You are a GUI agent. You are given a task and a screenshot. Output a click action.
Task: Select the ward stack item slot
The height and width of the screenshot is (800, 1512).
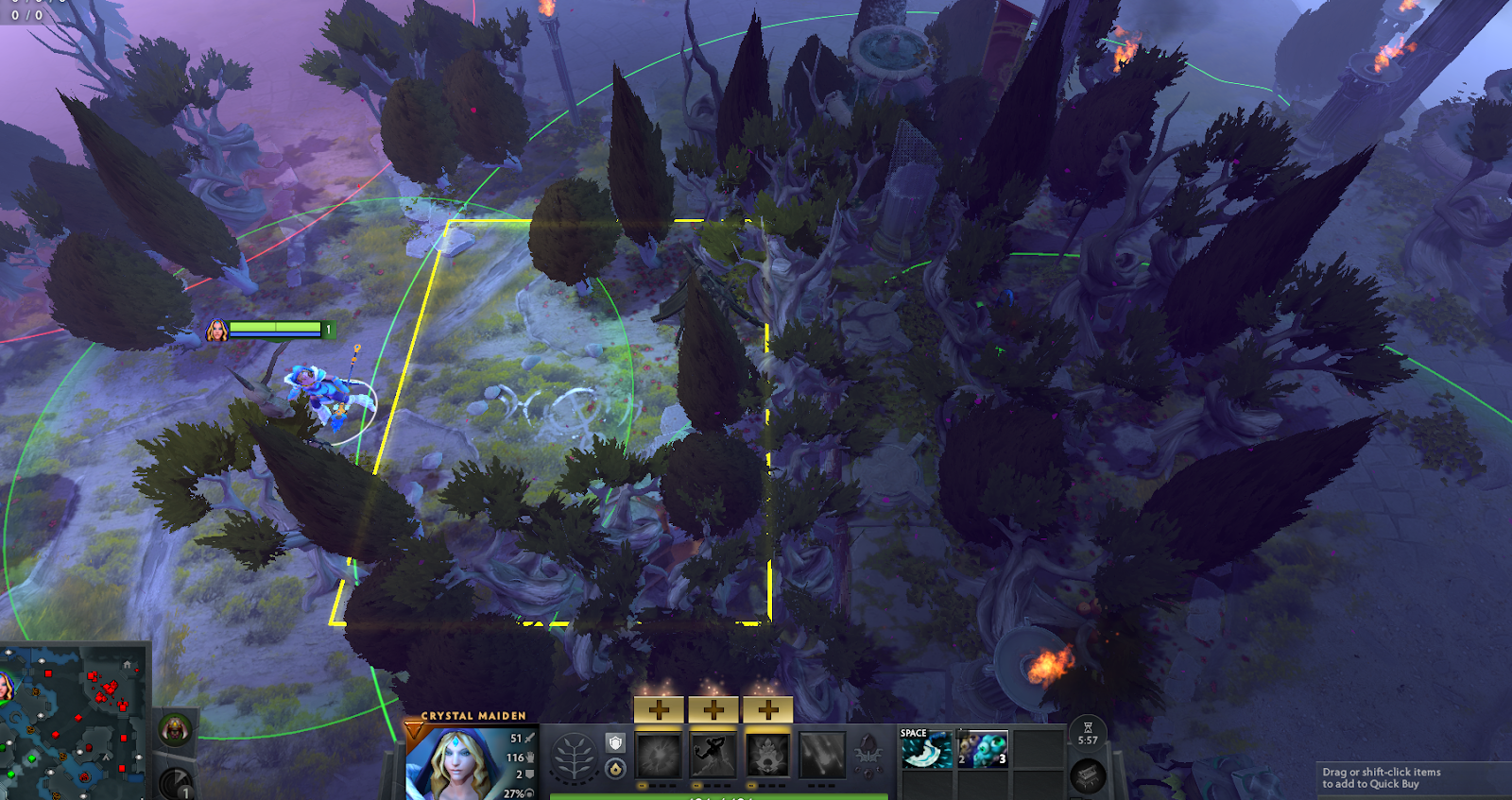point(983,750)
